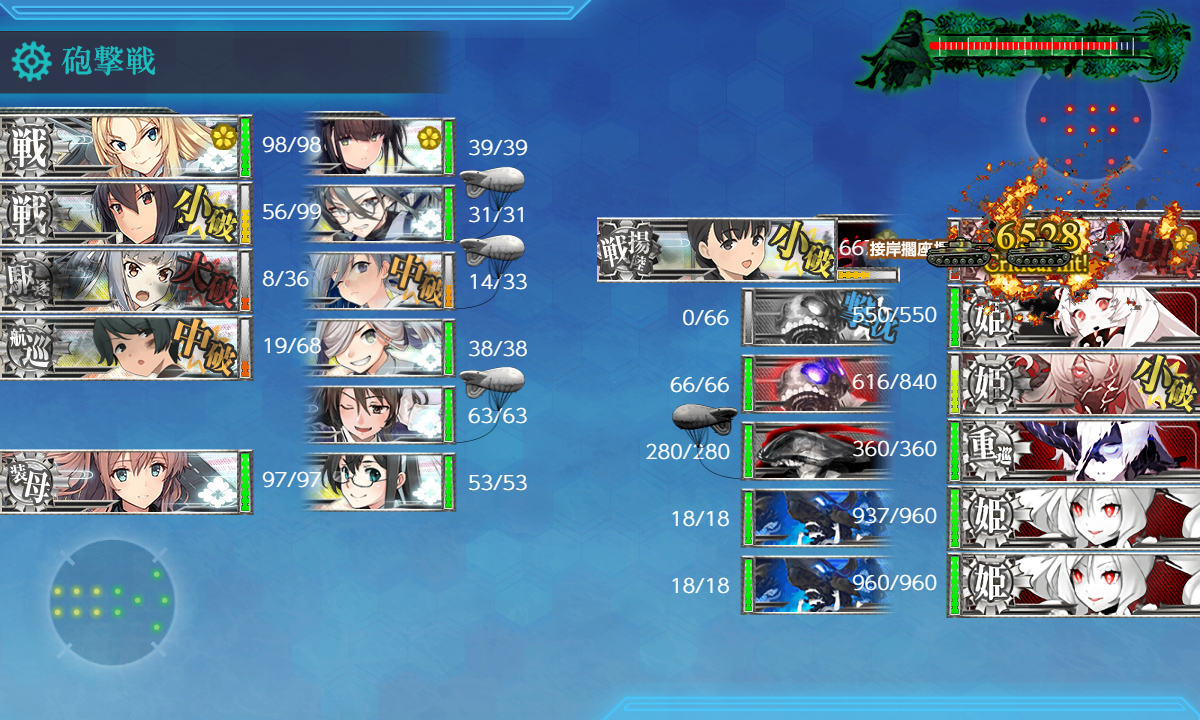The width and height of the screenshot is (1200, 720).
Task: Choose the winking brunette escort card with 63/63 HP
Action: pos(380,415)
